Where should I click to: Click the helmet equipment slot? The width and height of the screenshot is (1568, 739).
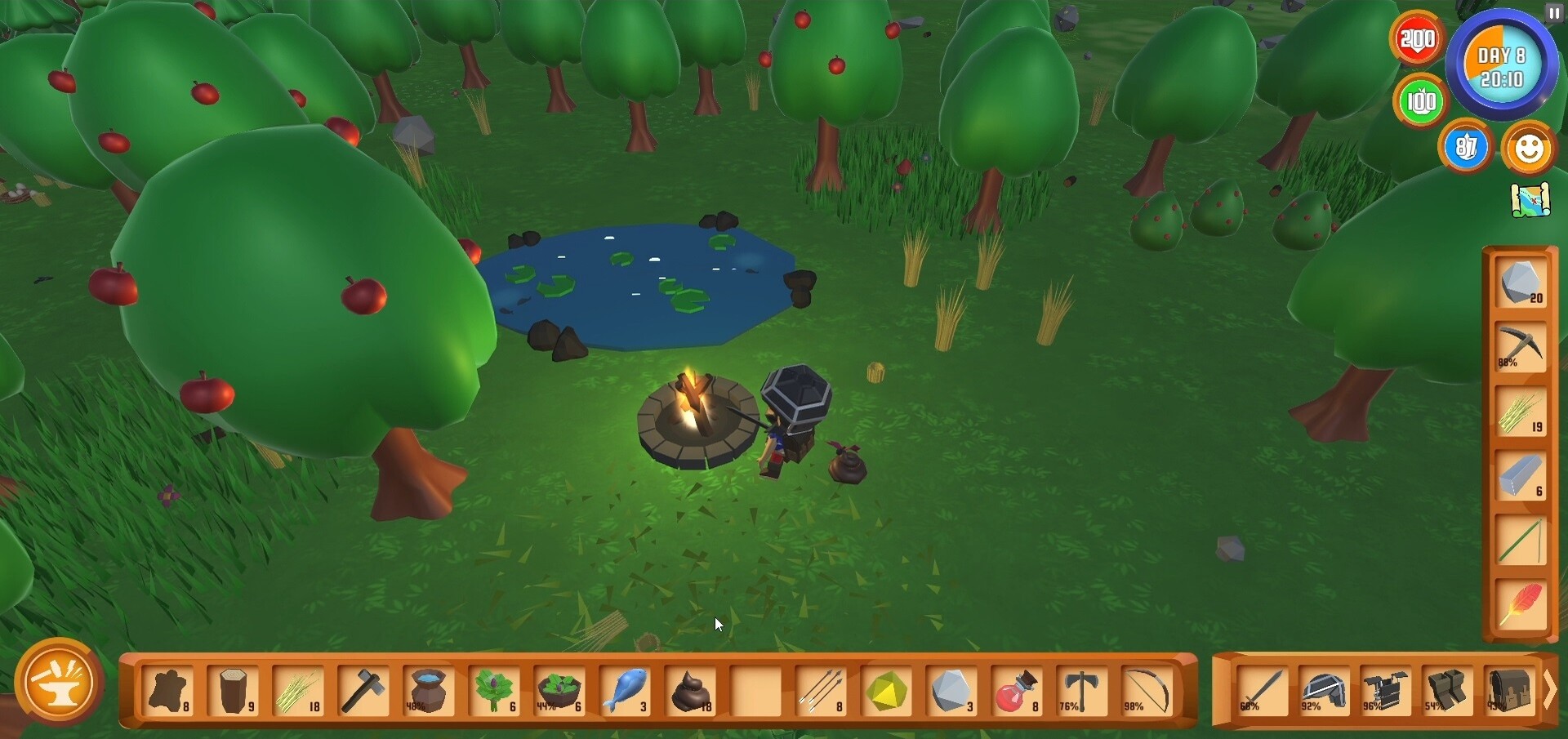(x=1323, y=691)
